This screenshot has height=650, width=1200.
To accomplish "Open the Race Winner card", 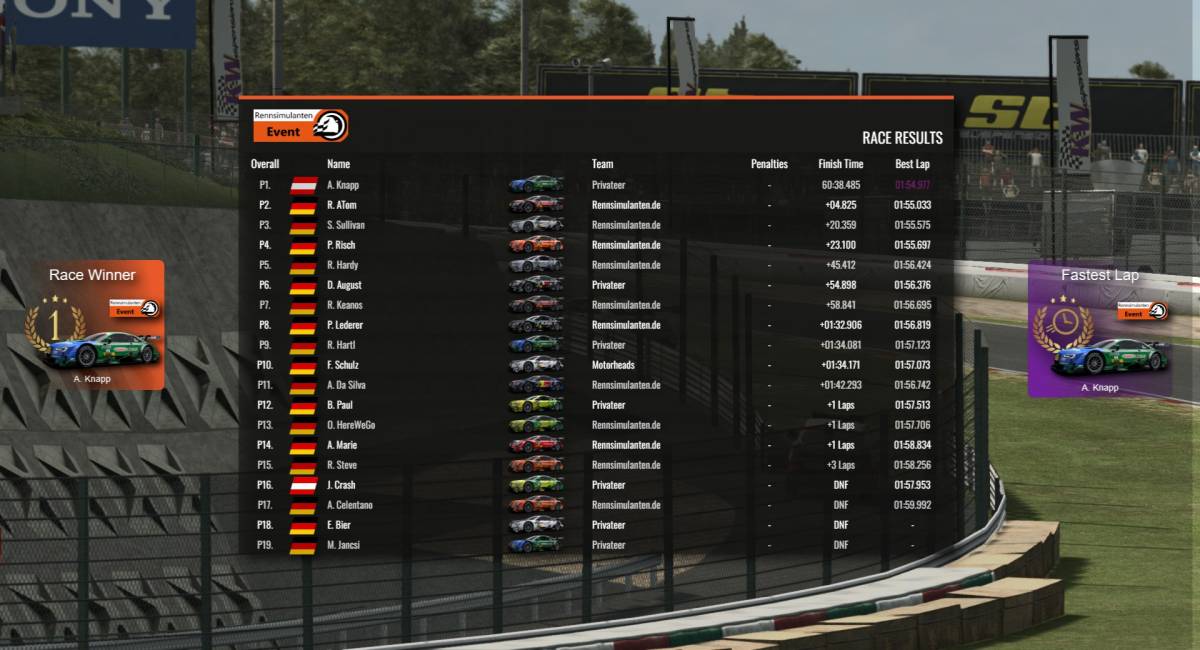I will (92, 325).
